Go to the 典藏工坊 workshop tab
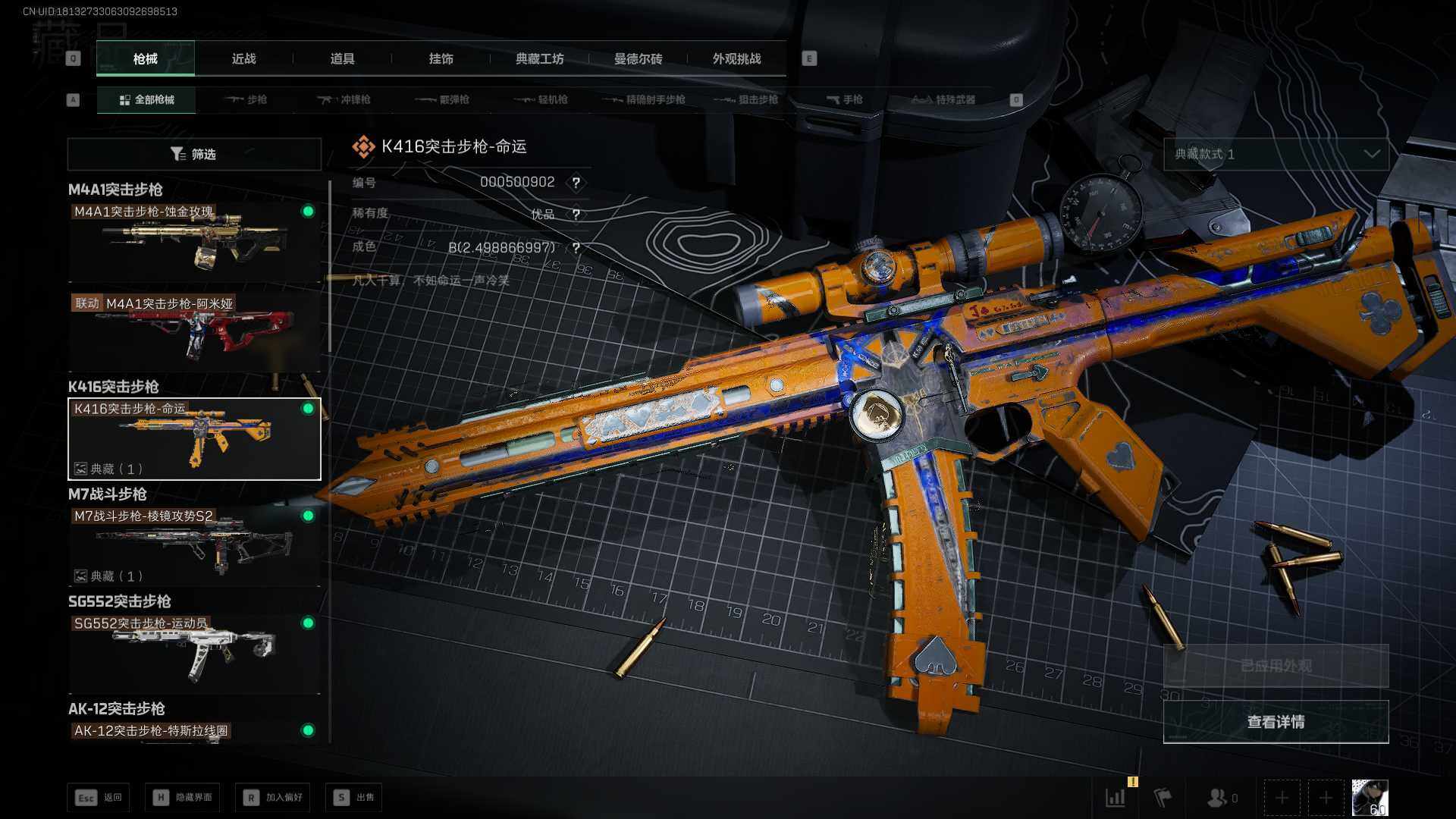This screenshot has width=1456, height=819. click(539, 59)
